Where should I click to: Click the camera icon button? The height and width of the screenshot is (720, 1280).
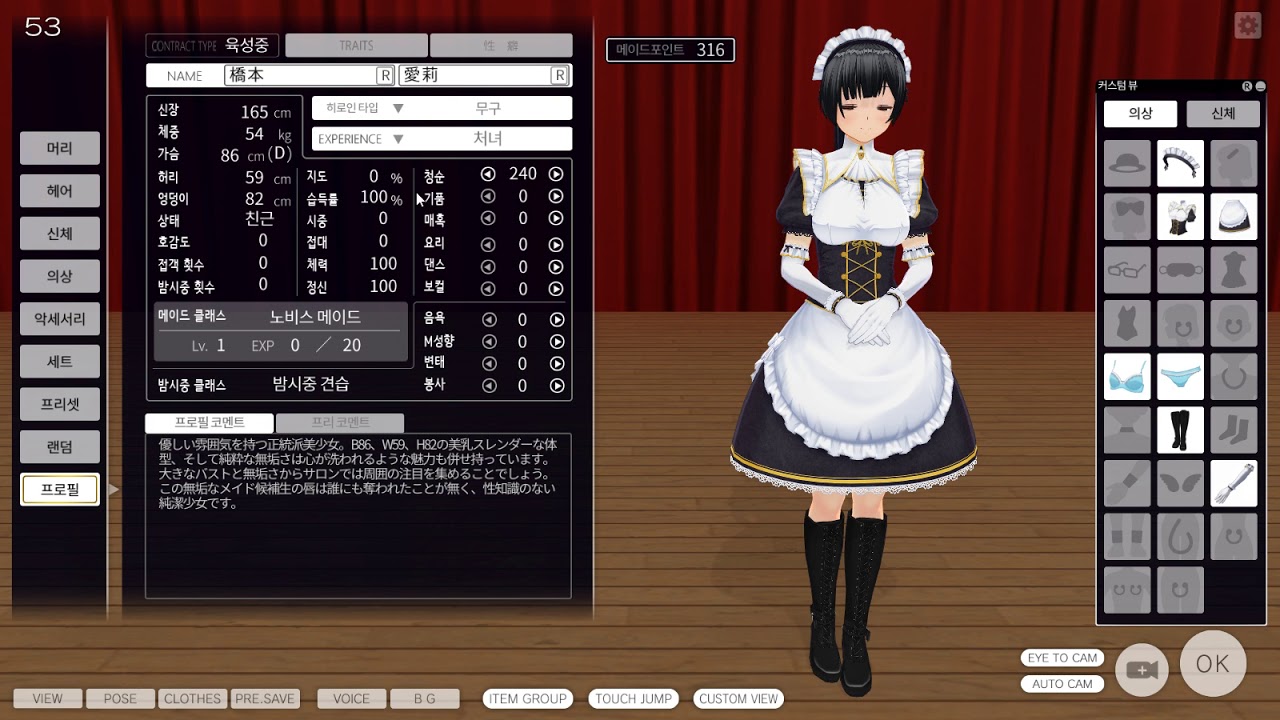[1141, 670]
